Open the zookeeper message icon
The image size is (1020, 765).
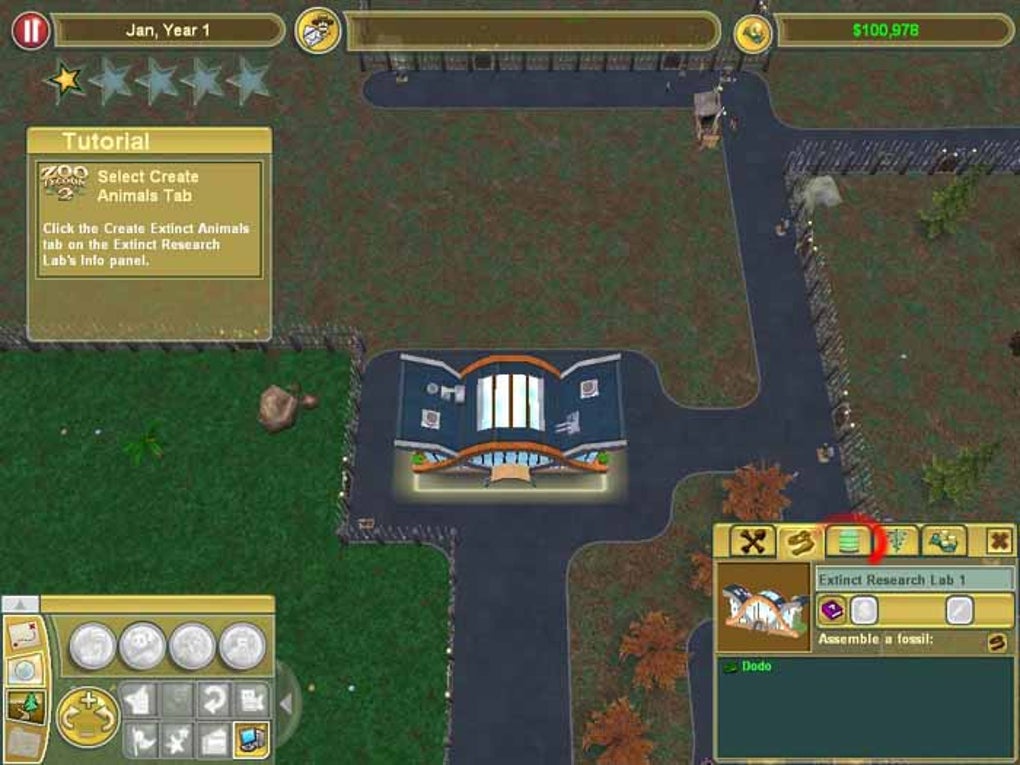pos(318,30)
